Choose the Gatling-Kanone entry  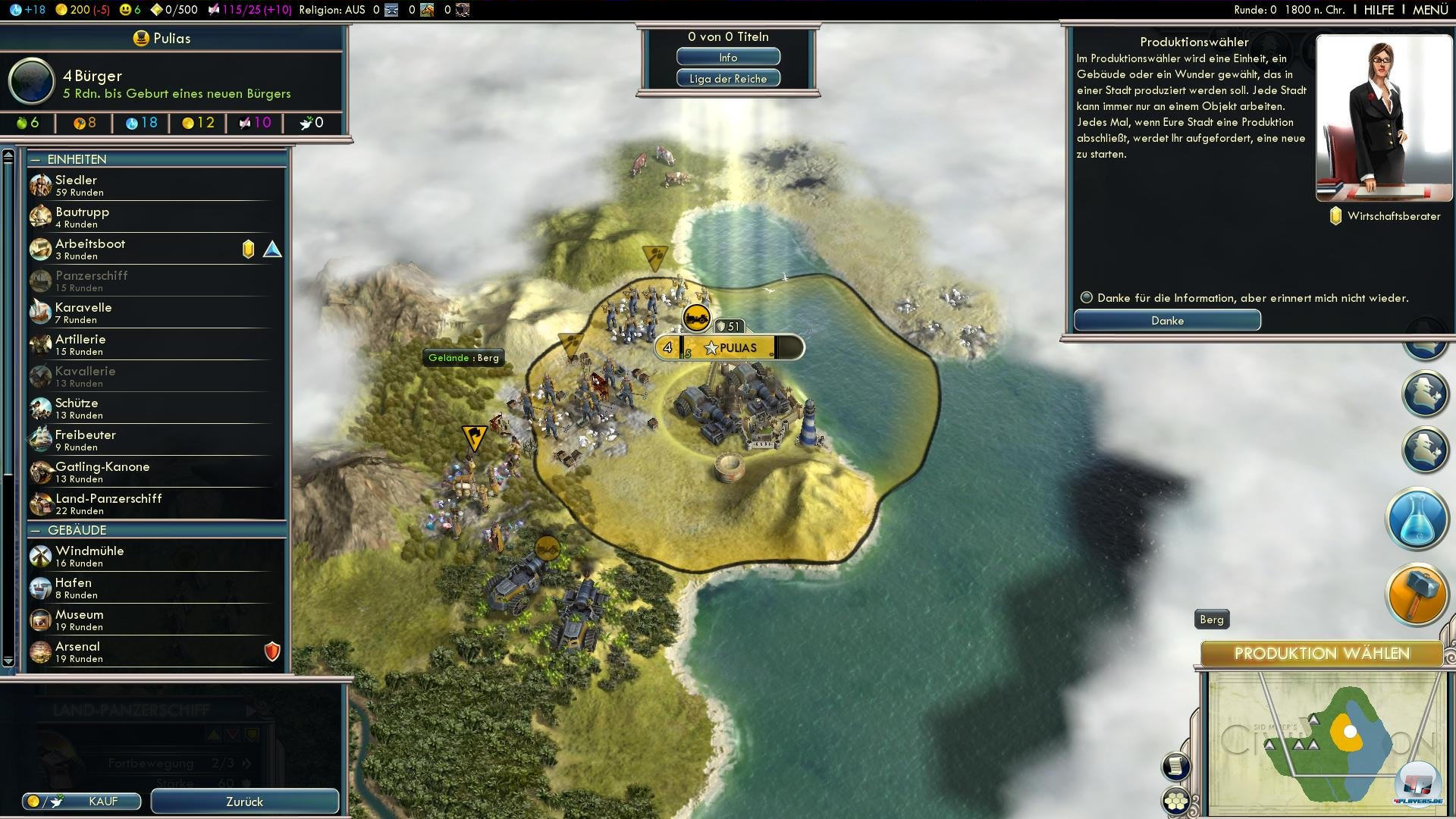pos(152,472)
